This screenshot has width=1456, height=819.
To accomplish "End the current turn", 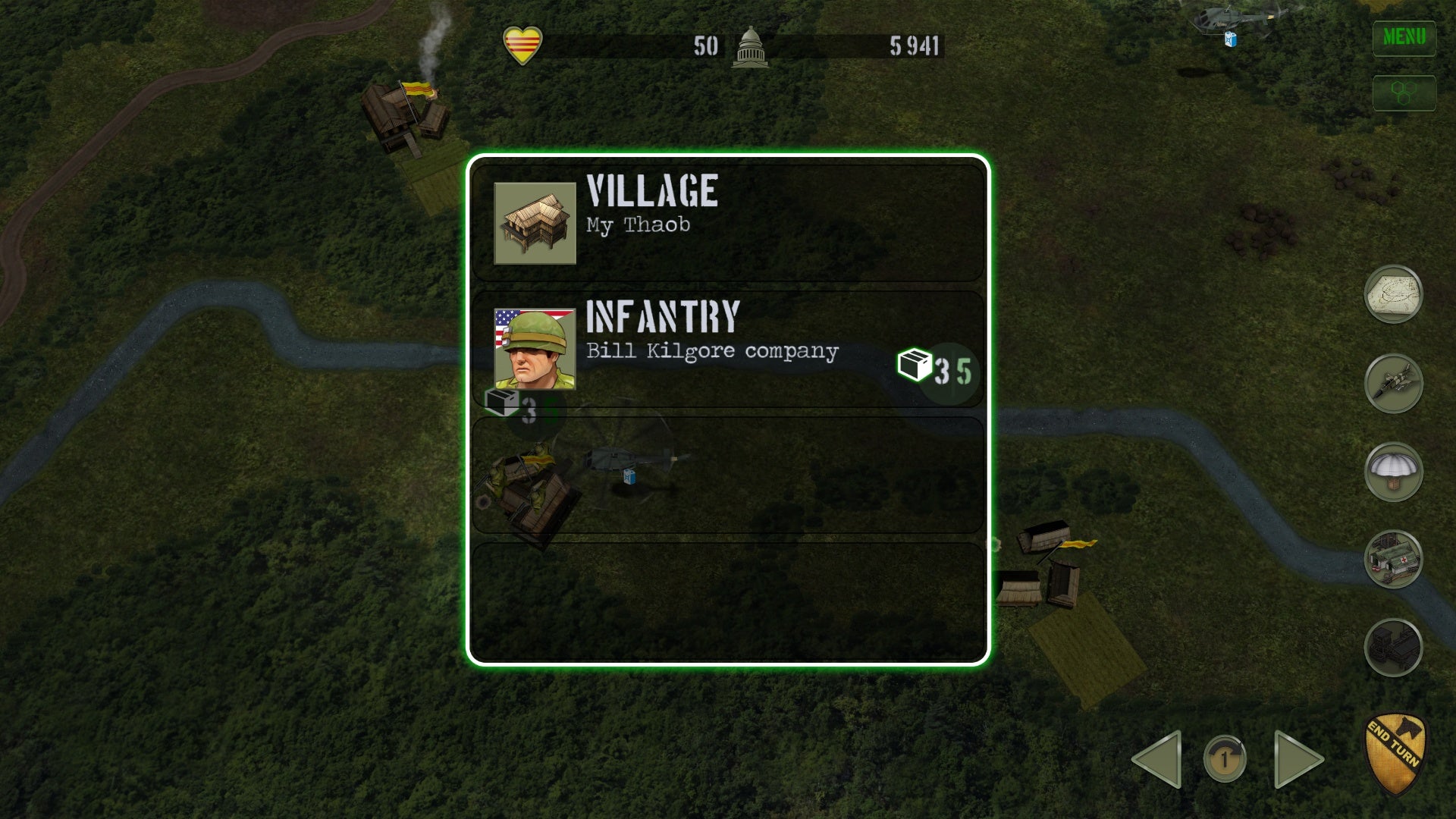I will tap(1395, 752).
